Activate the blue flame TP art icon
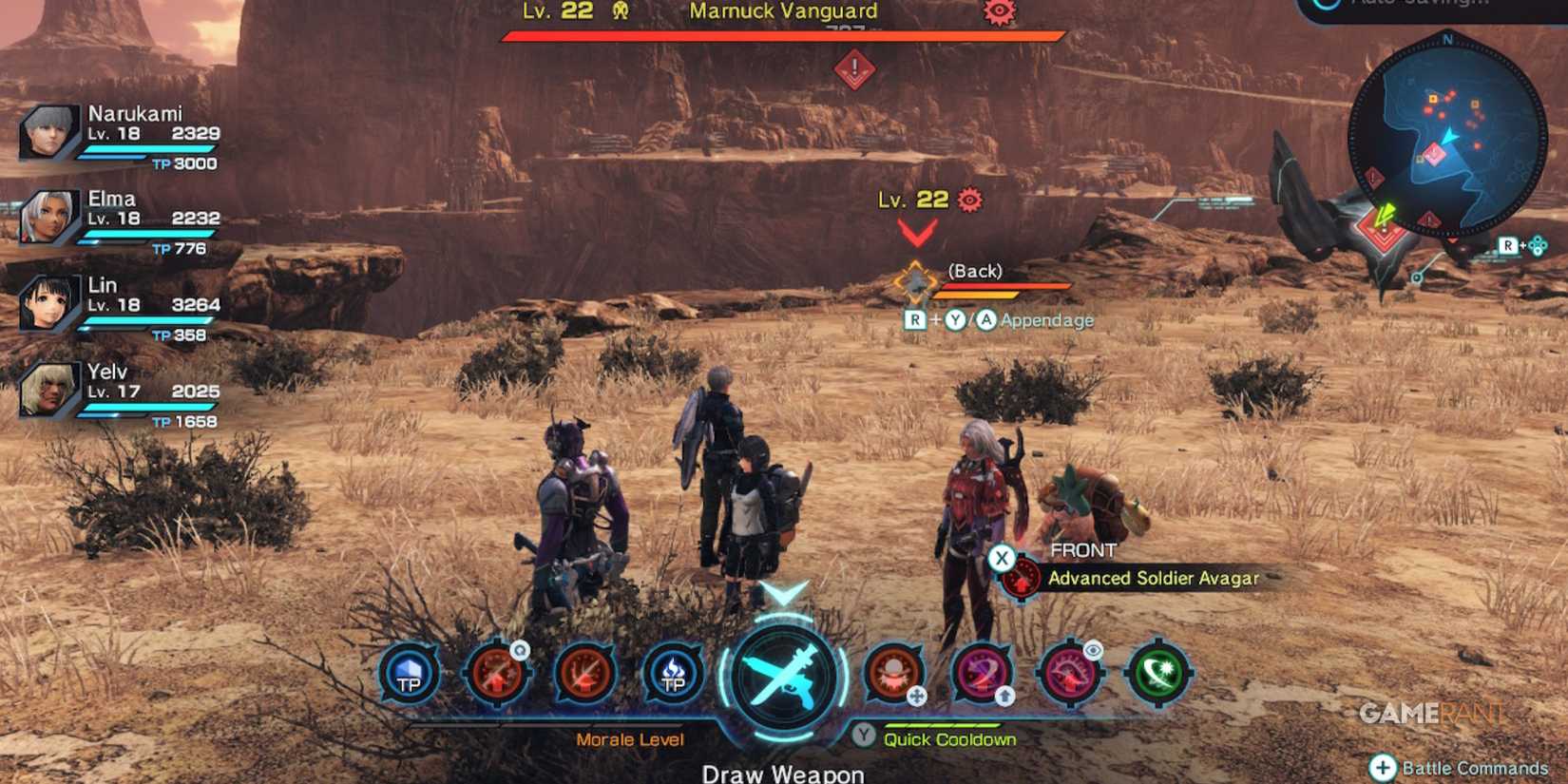This screenshot has height=784, width=1568. [674, 675]
